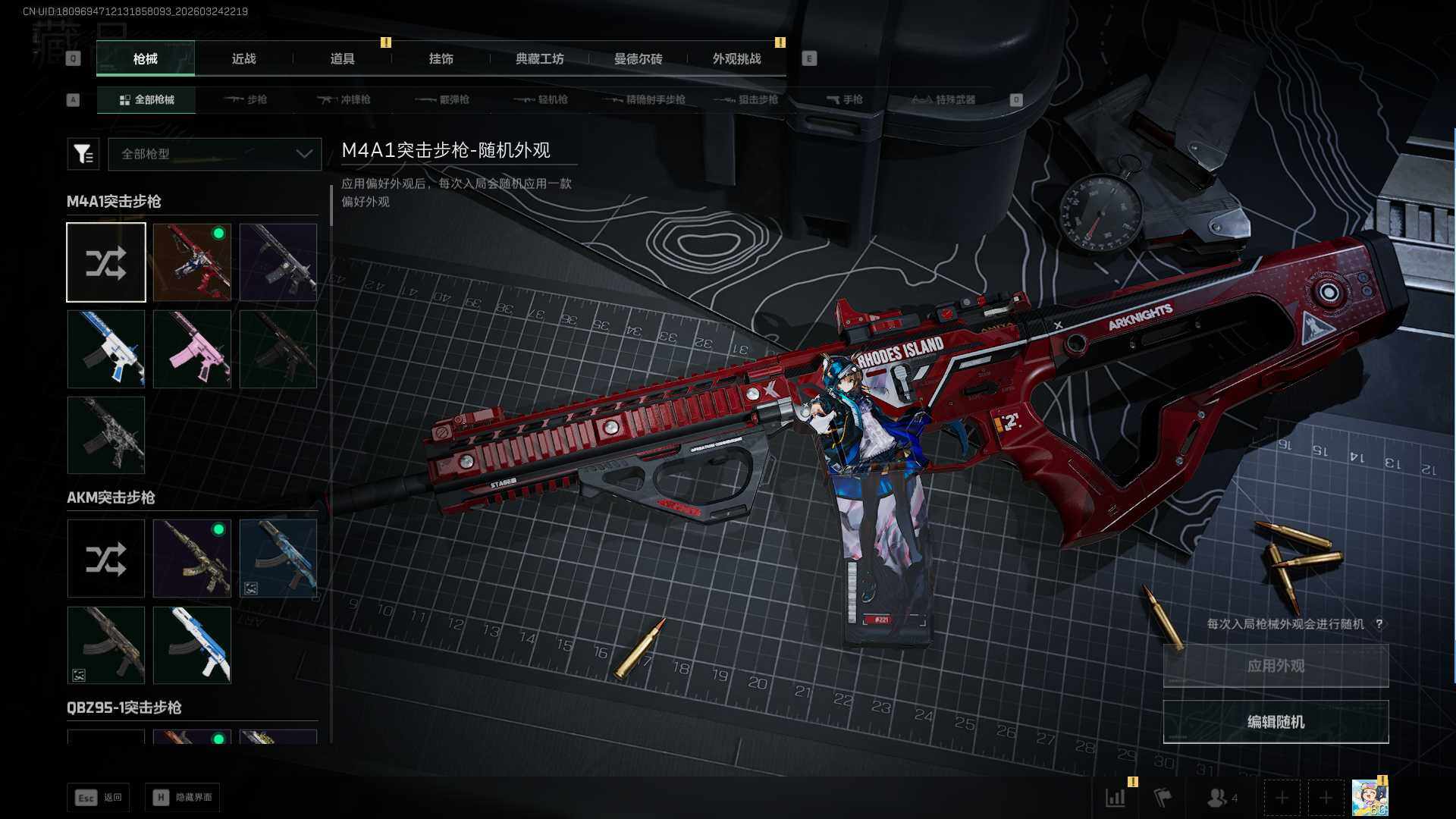Show only 手枪 weapons
This screenshot has height=819, width=1456.
[x=844, y=99]
